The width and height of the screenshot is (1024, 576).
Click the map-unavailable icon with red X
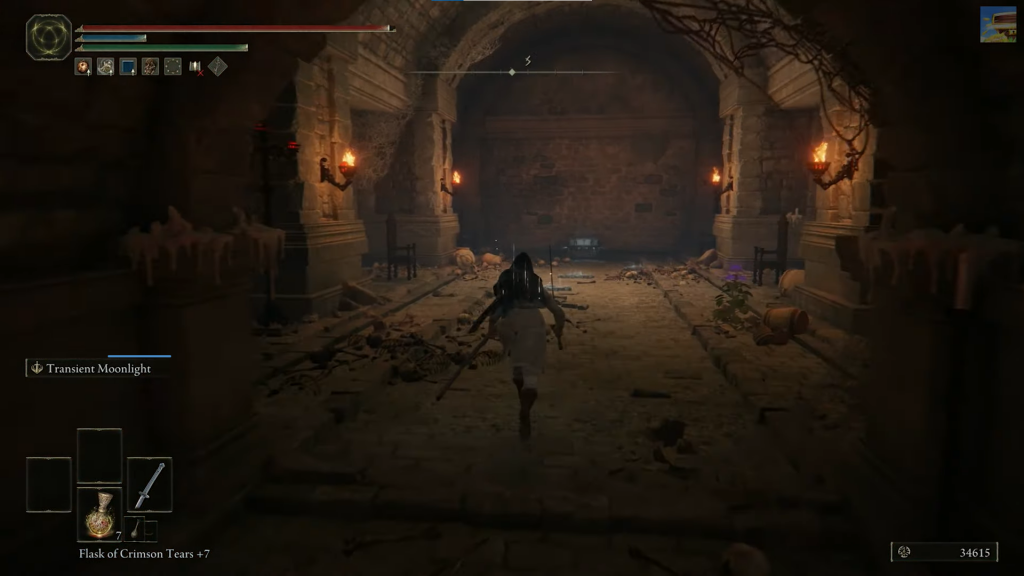tap(195, 67)
